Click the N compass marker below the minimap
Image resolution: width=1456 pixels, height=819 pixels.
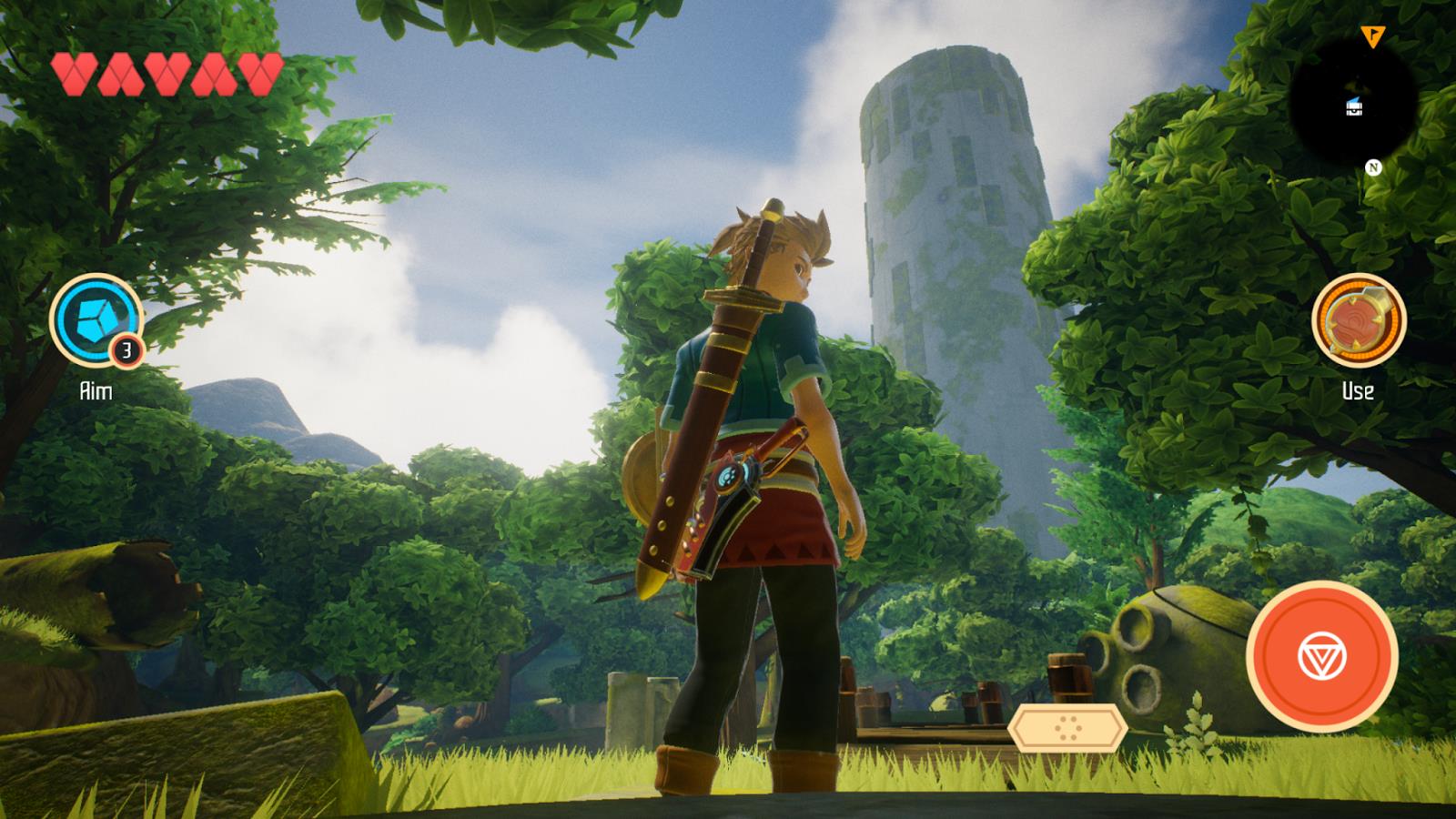(1373, 167)
